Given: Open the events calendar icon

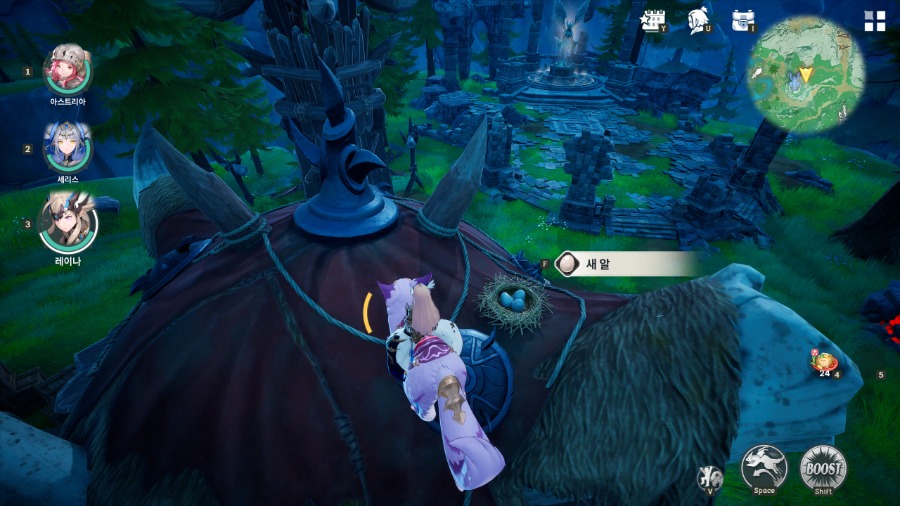Looking at the screenshot, I should (654, 20).
